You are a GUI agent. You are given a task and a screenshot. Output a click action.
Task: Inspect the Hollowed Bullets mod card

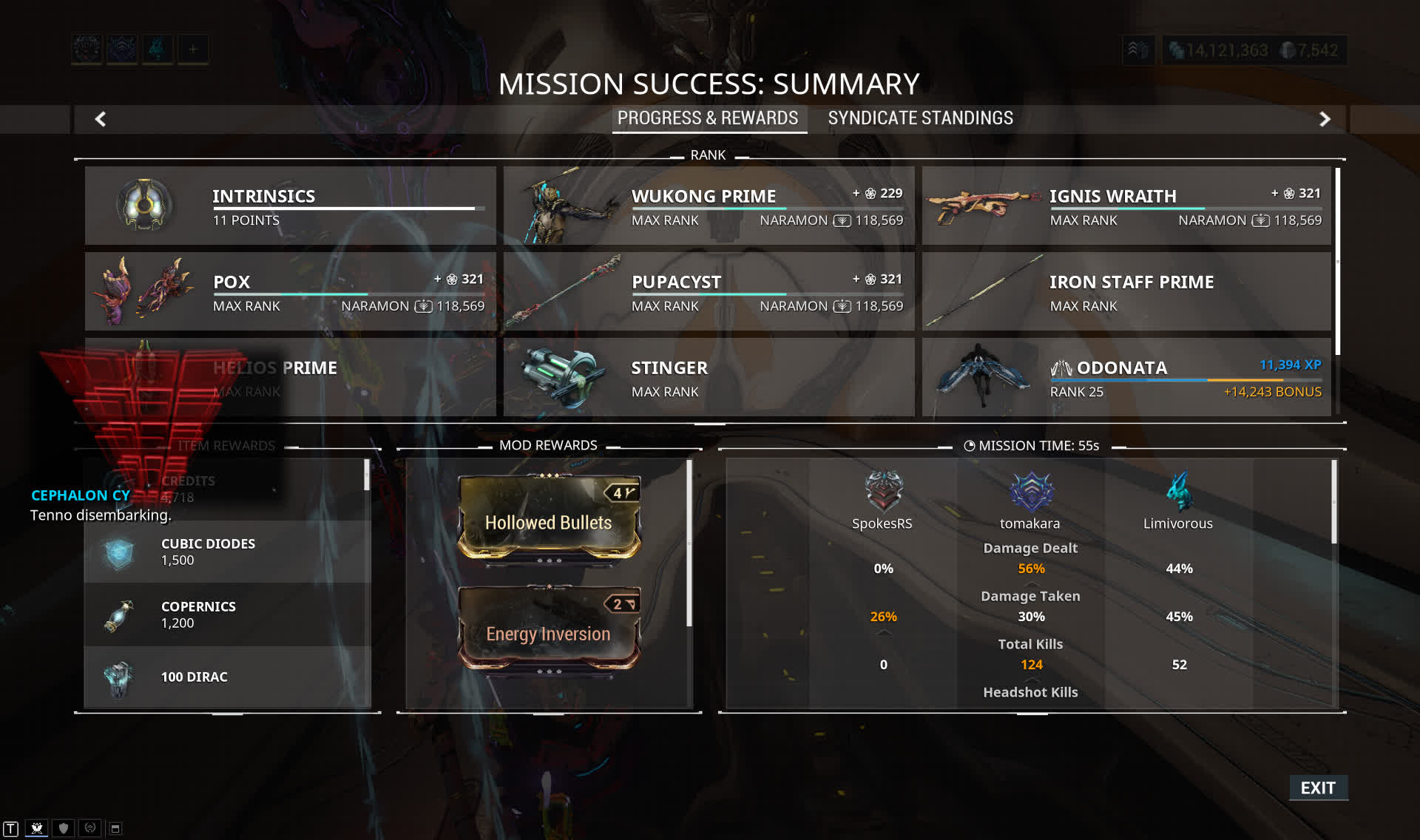tap(549, 519)
